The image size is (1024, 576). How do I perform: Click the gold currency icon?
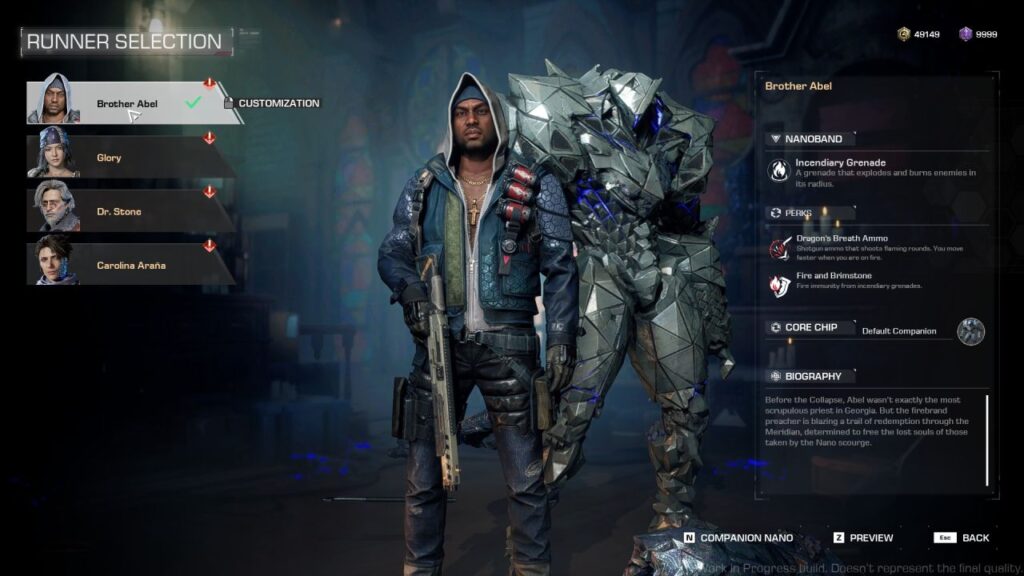pyautogui.click(x=904, y=35)
